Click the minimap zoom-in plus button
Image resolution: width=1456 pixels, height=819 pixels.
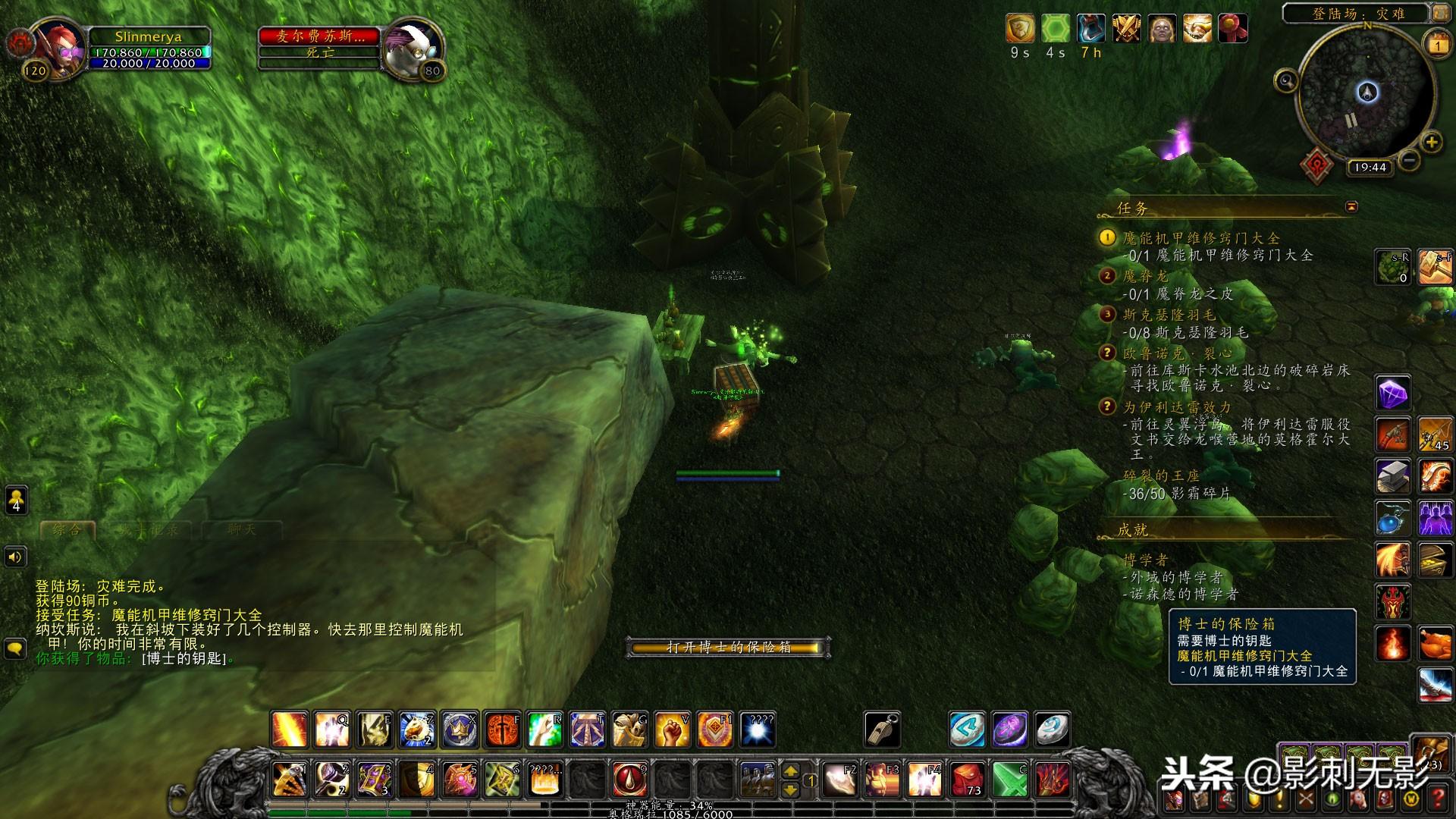click(1431, 143)
